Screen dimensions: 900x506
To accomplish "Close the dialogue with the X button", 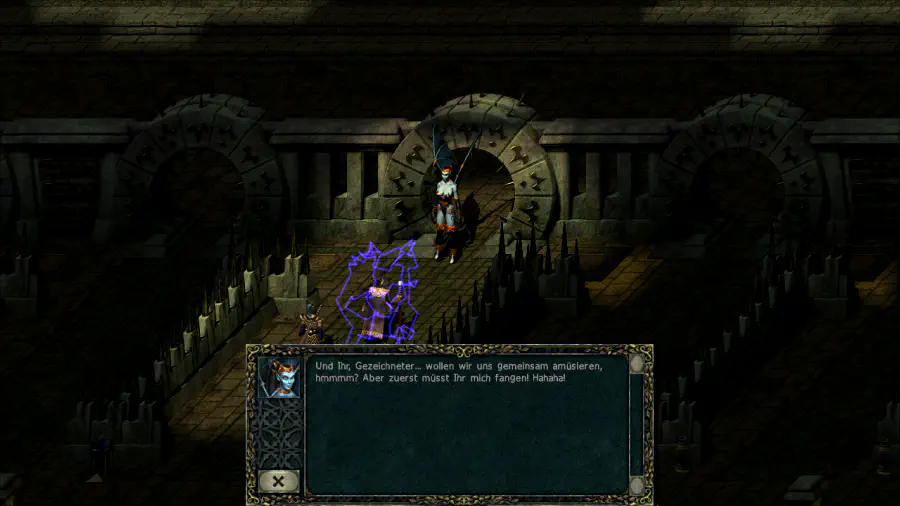I will pyautogui.click(x=279, y=481).
